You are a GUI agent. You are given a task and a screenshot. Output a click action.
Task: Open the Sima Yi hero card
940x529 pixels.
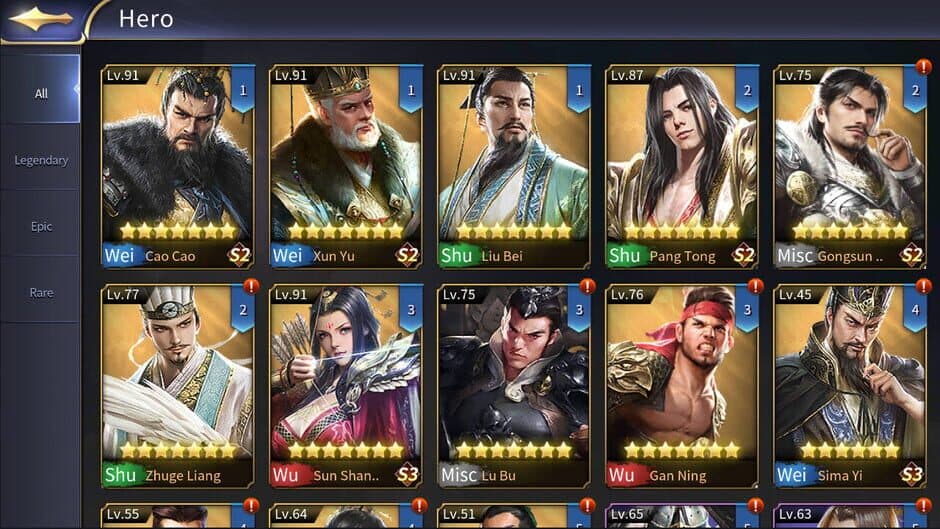click(x=850, y=385)
